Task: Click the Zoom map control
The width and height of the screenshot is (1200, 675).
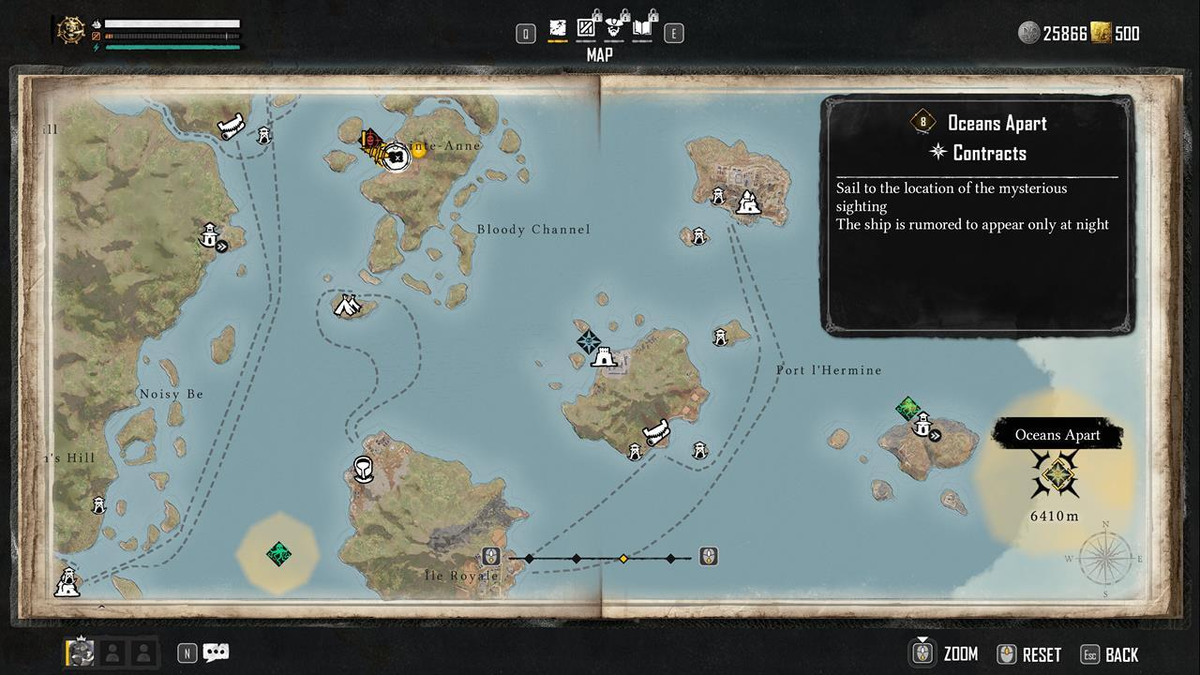Action: point(945,654)
